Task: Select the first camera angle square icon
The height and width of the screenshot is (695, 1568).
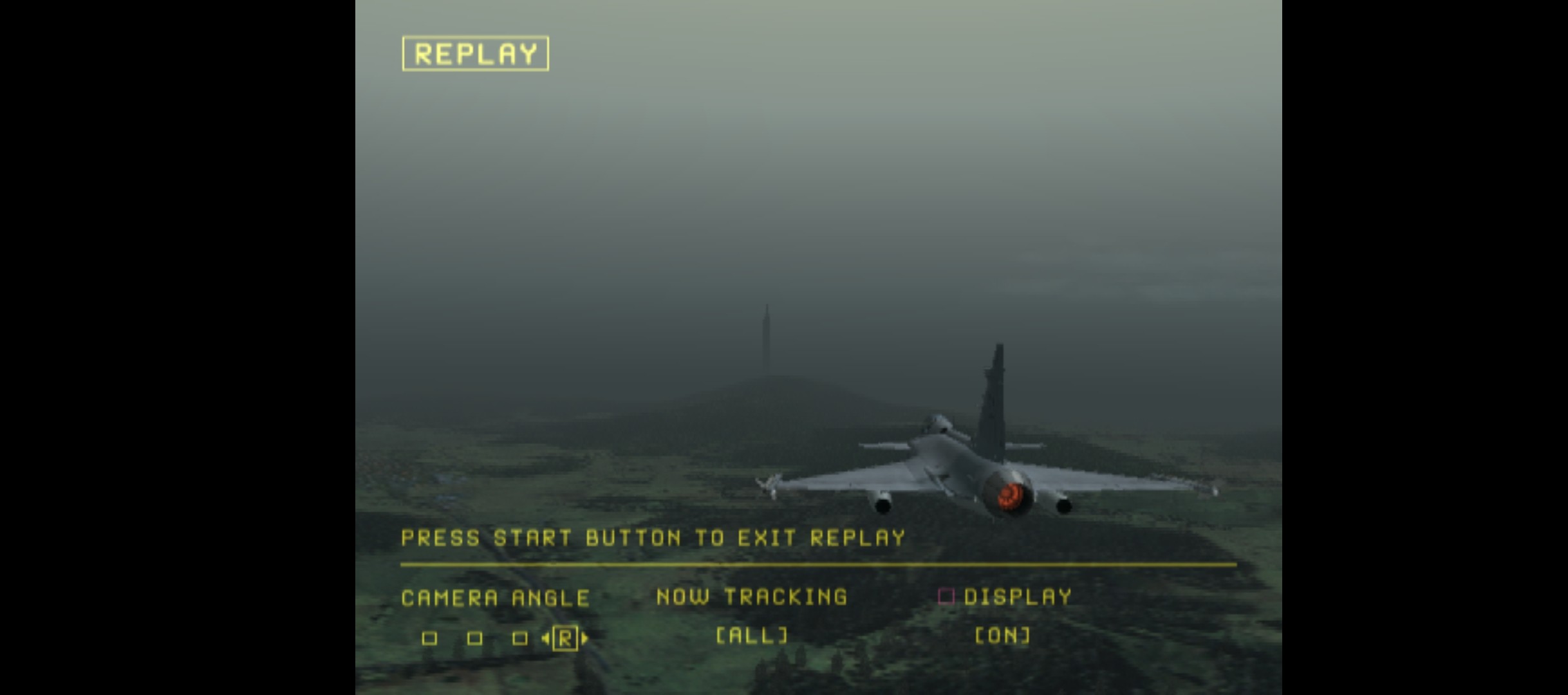Action: pyautogui.click(x=428, y=639)
